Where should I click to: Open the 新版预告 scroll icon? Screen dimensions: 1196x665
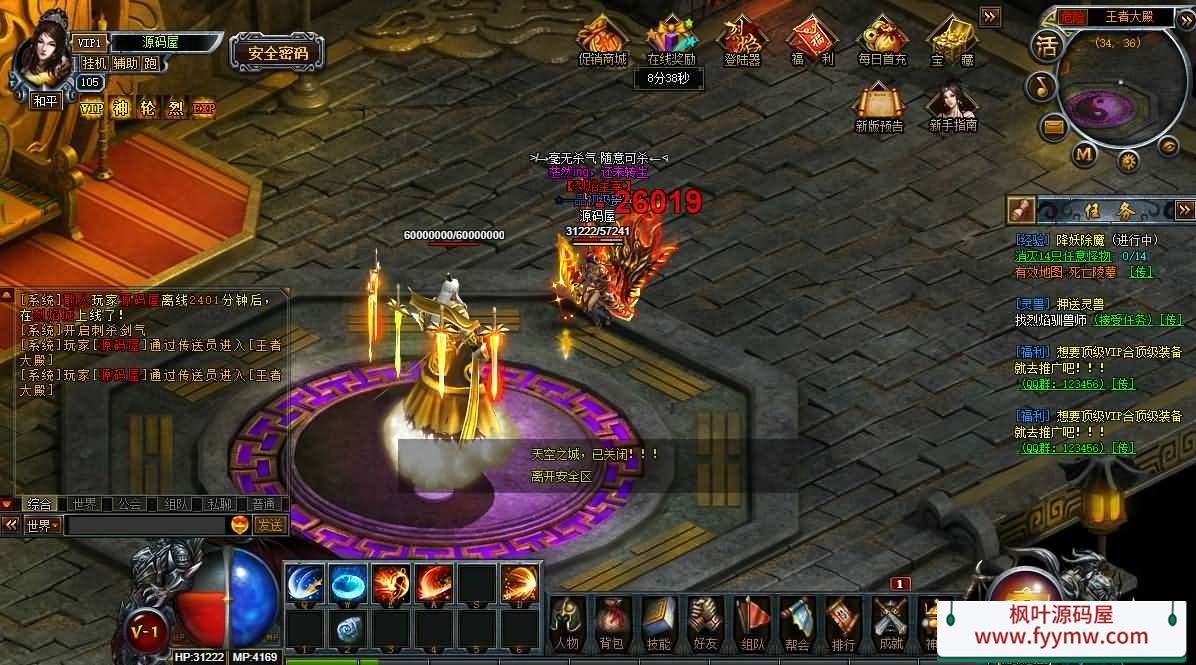coord(878,105)
